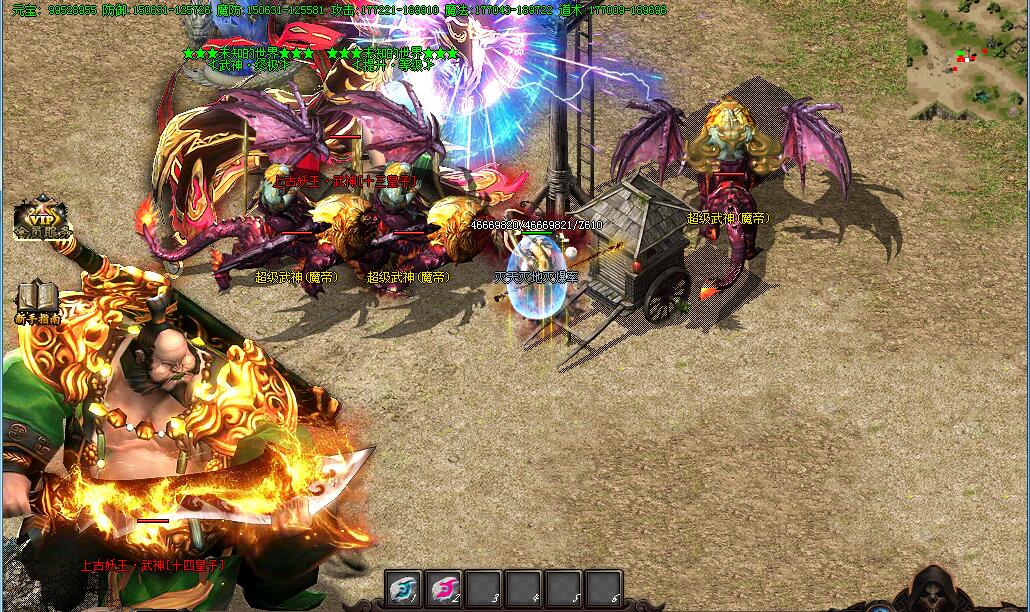Click the minimap in the corner
This screenshot has height=612, width=1030.
(966, 58)
